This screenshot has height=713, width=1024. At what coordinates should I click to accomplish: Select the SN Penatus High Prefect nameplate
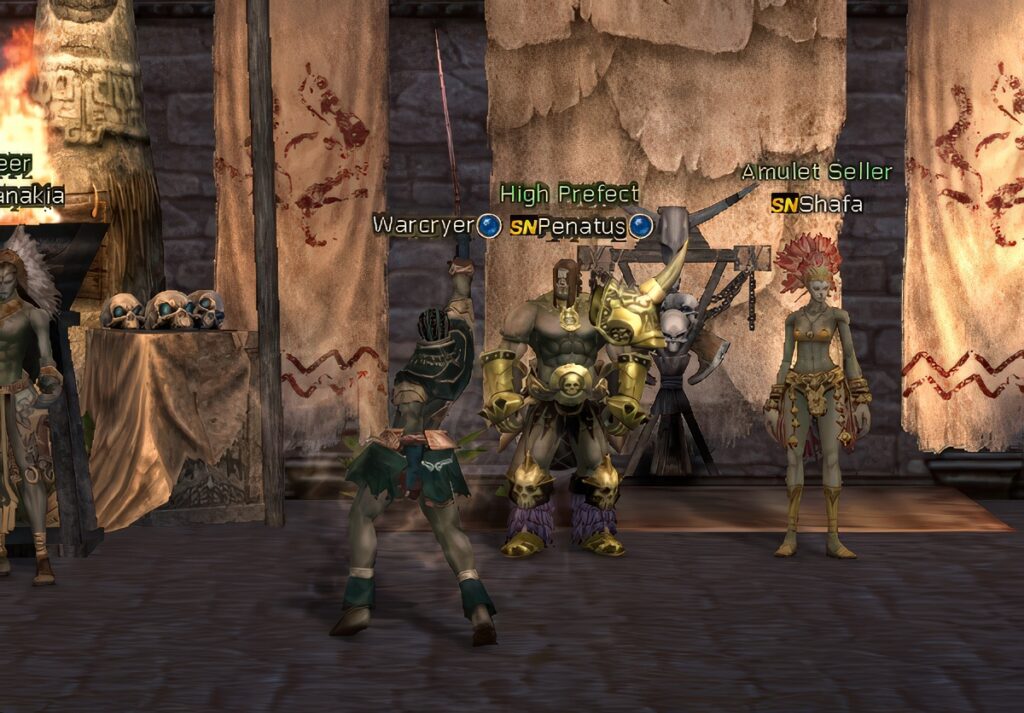pyautogui.click(x=569, y=226)
